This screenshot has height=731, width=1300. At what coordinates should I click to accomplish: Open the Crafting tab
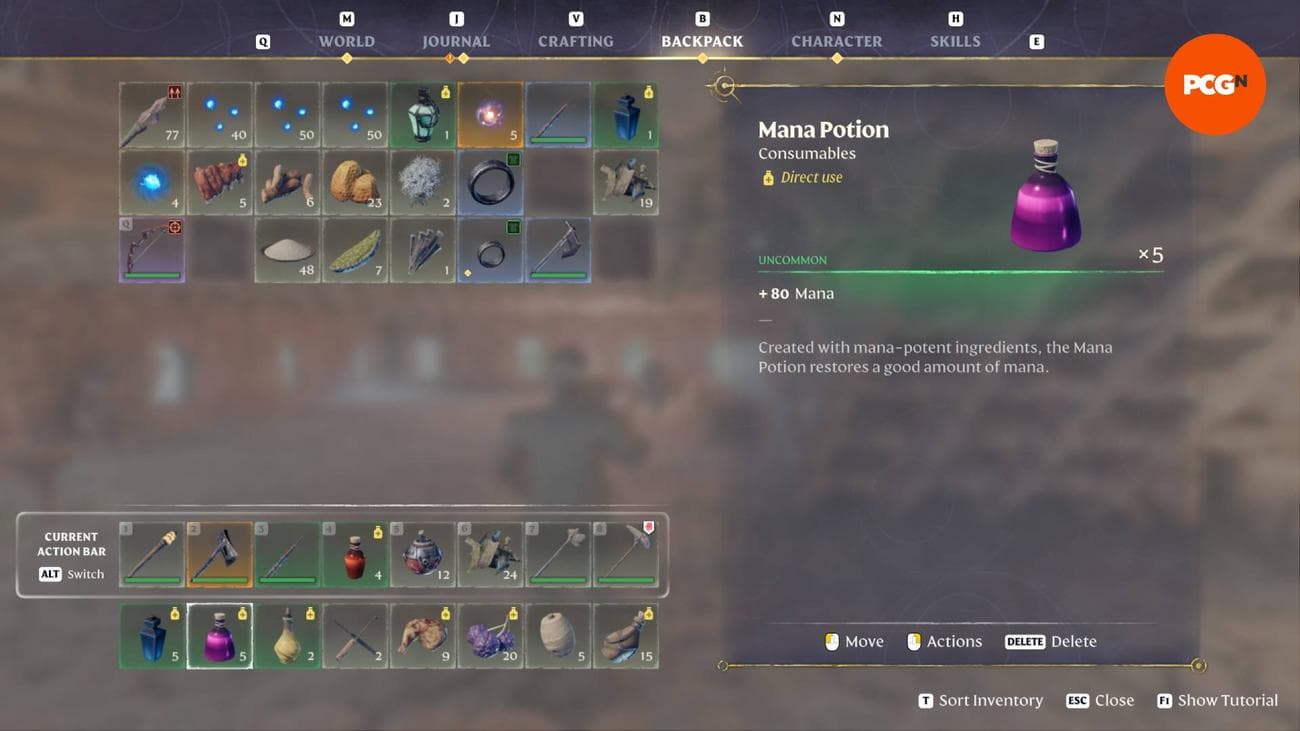(575, 41)
